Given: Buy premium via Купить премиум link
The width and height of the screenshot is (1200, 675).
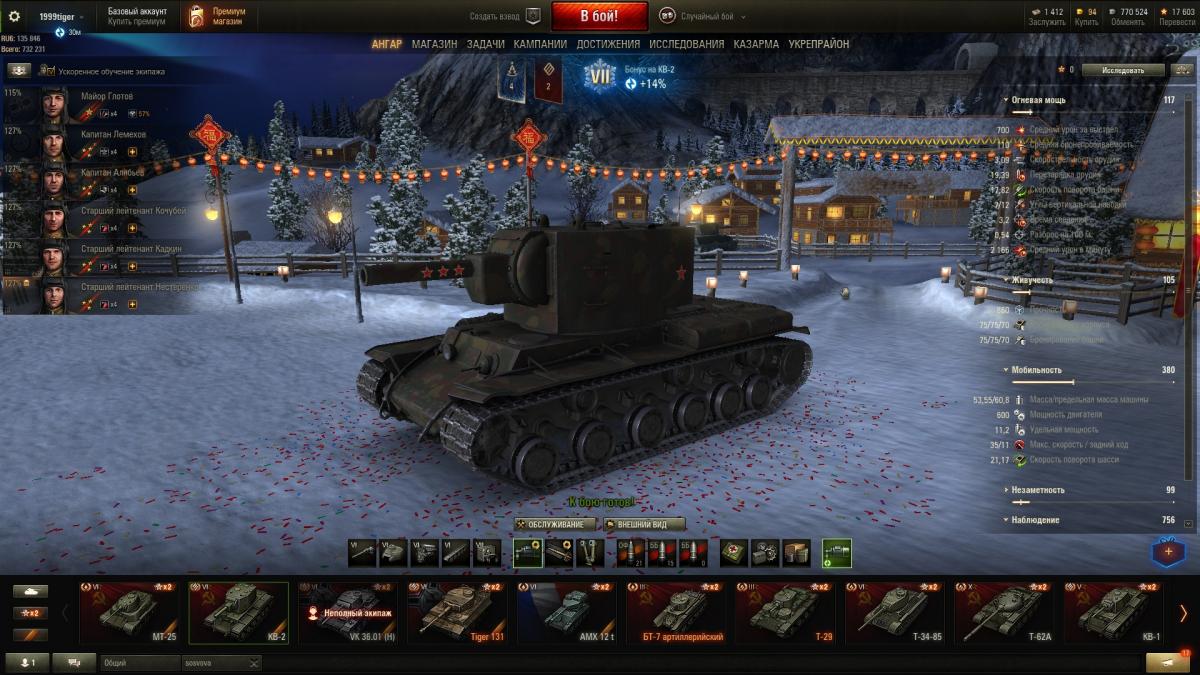Looking at the screenshot, I should click(136, 22).
